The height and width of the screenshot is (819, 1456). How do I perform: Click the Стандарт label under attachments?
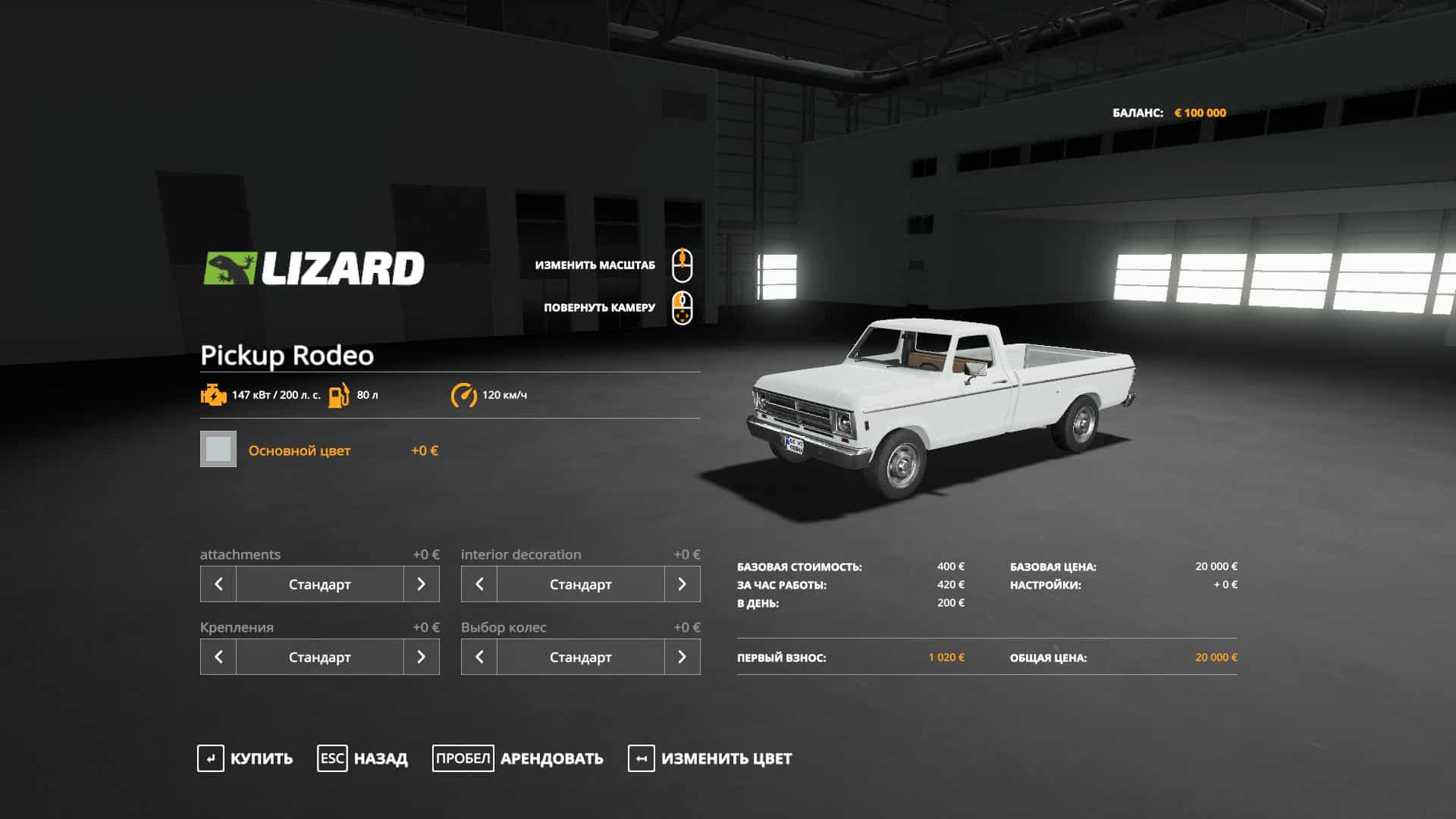(x=321, y=584)
